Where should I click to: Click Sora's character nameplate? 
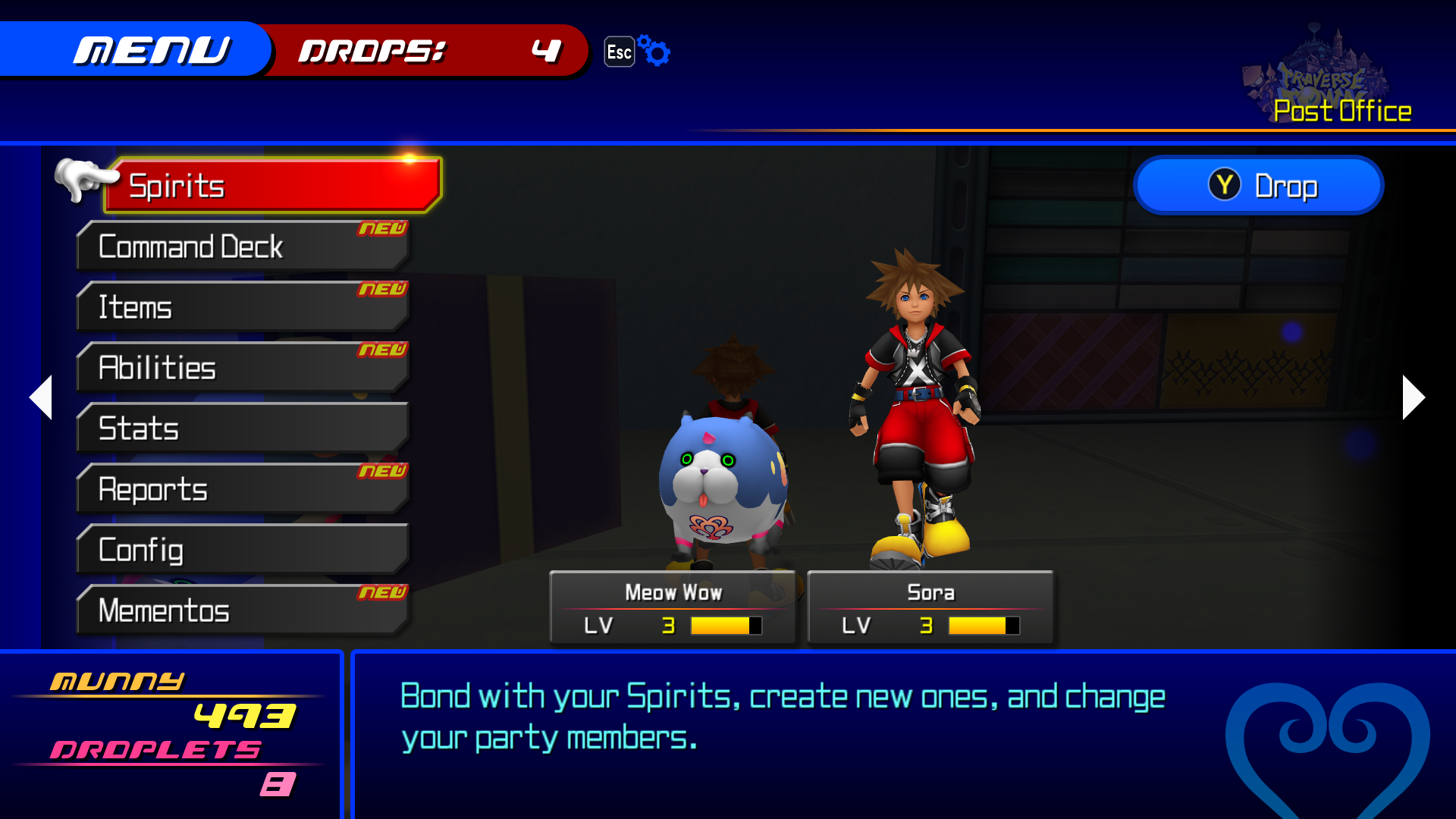coord(931,592)
